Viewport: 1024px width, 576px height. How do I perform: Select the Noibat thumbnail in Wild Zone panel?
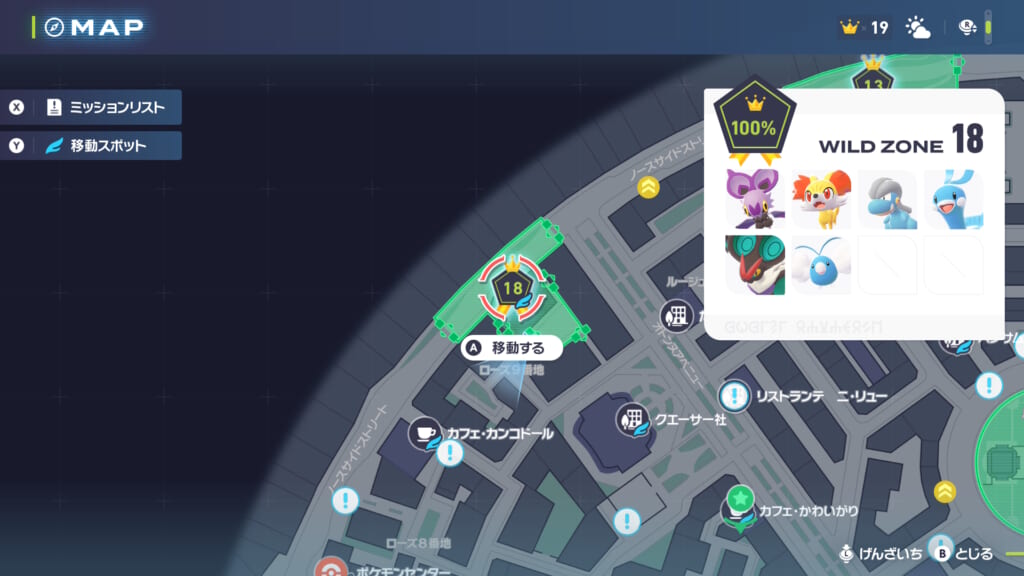tap(755, 199)
